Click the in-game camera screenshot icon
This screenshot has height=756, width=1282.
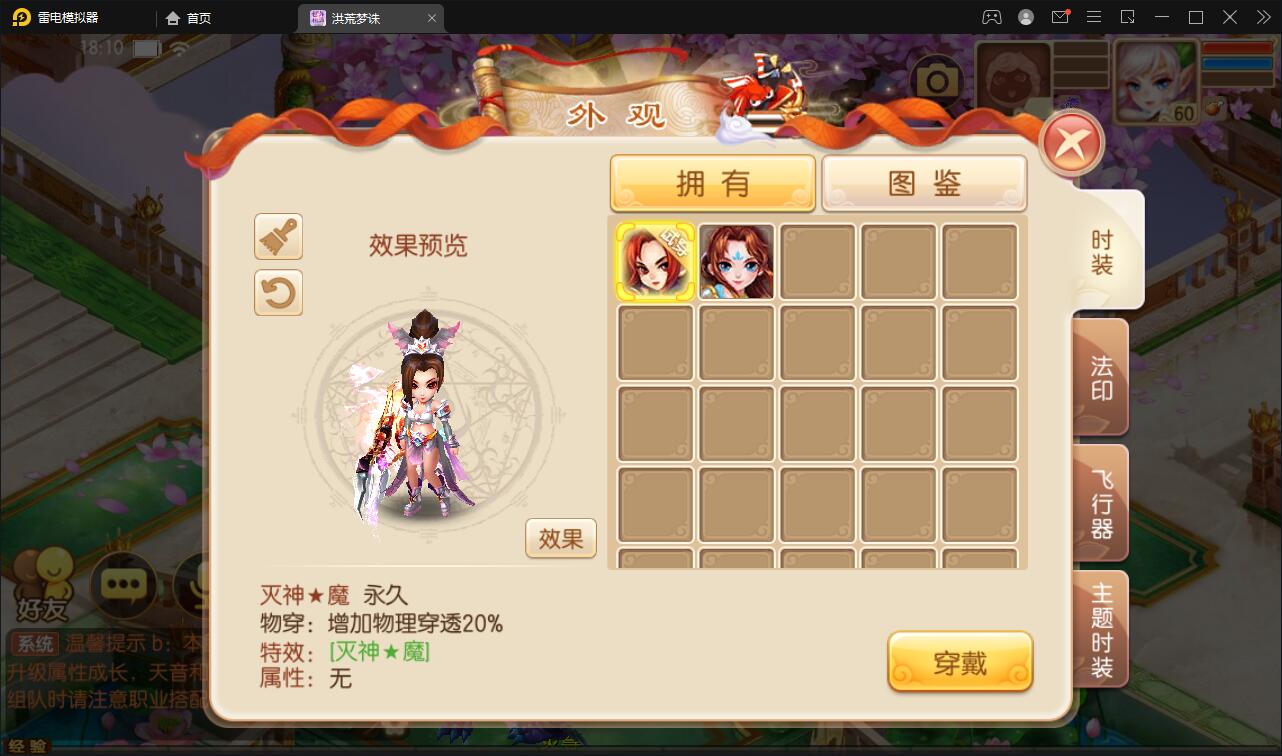point(937,78)
